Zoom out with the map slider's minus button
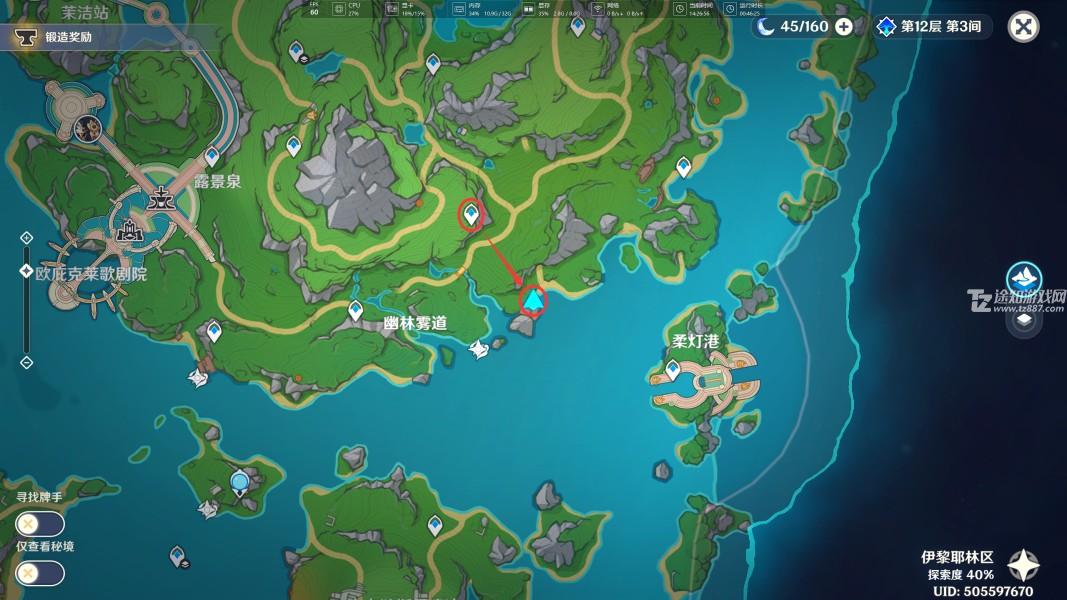This screenshot has height=600, width=1067. pyautogui.click(x=26, y=362)
